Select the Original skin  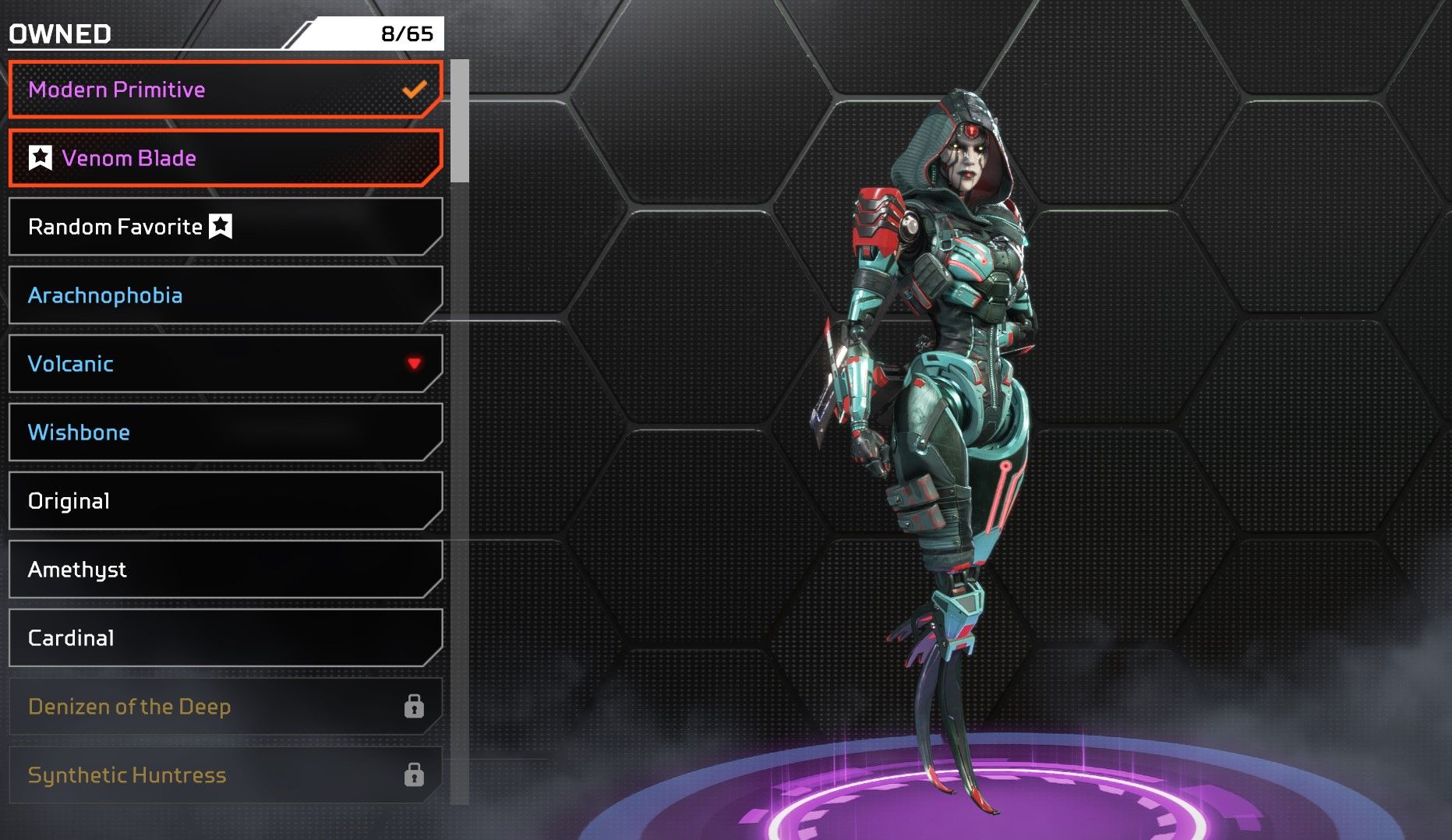point(224,501)
